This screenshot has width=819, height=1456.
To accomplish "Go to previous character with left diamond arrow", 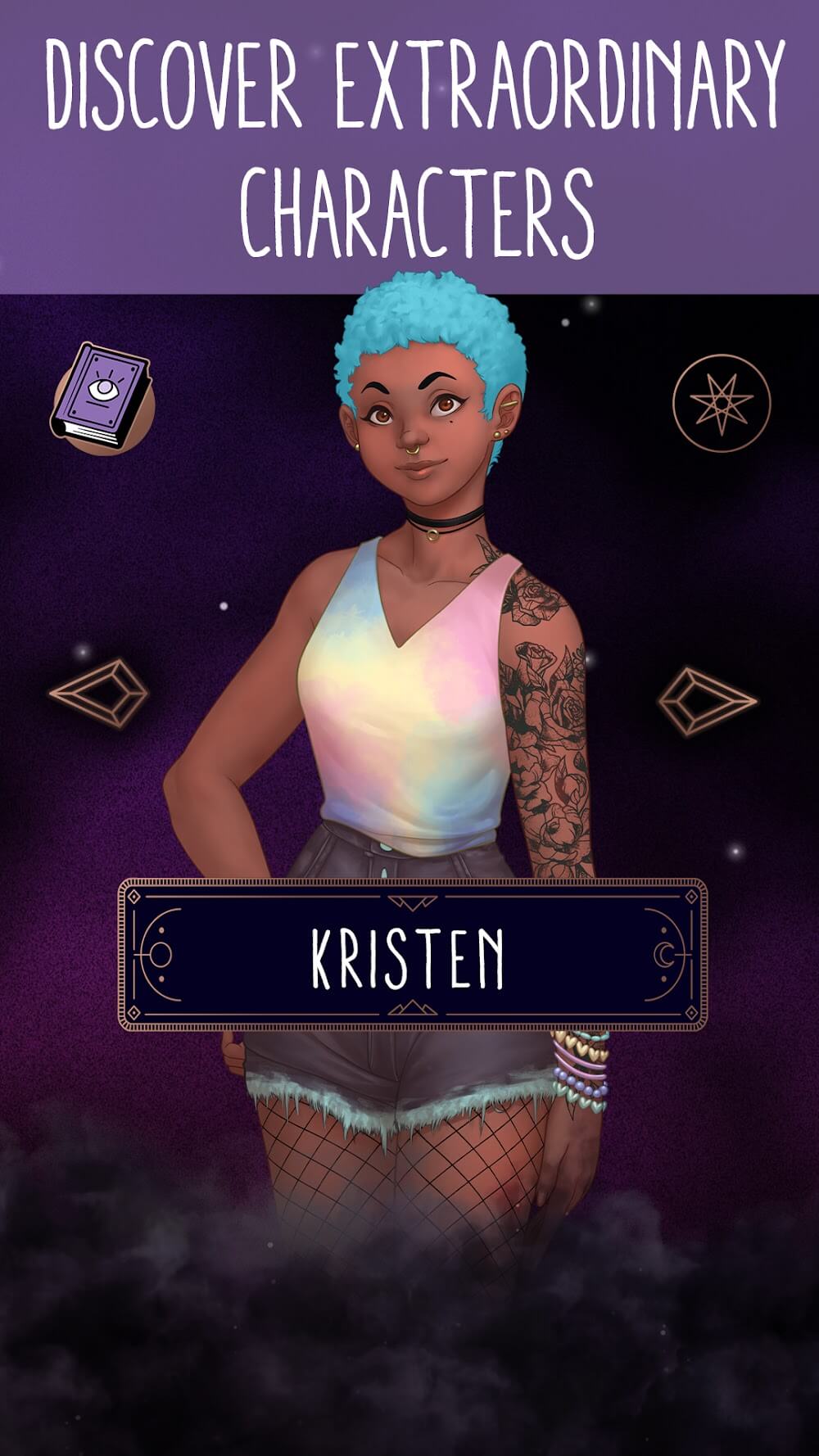I will tap(98, 693).
